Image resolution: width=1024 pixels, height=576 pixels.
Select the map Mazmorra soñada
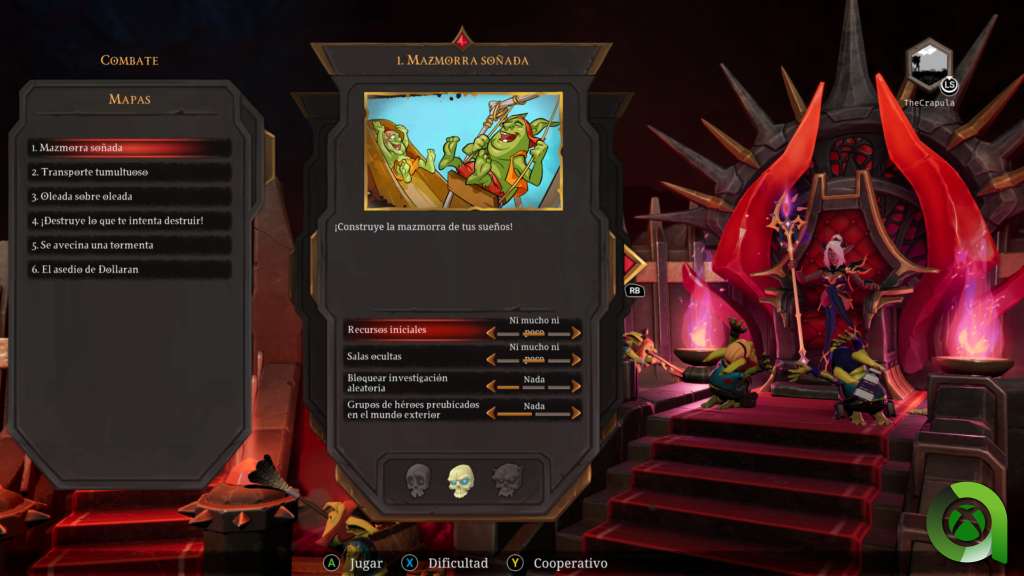pyautogui.click(x=130, y=148)
